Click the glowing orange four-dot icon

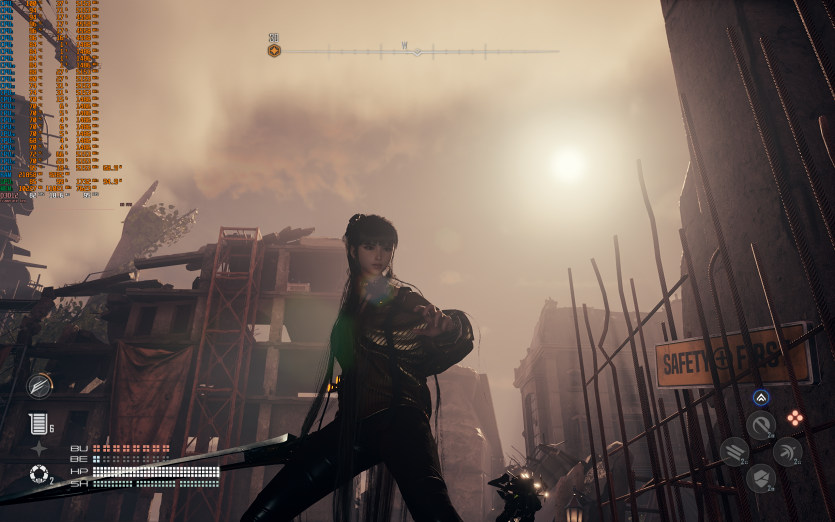[x=794, y=418]
